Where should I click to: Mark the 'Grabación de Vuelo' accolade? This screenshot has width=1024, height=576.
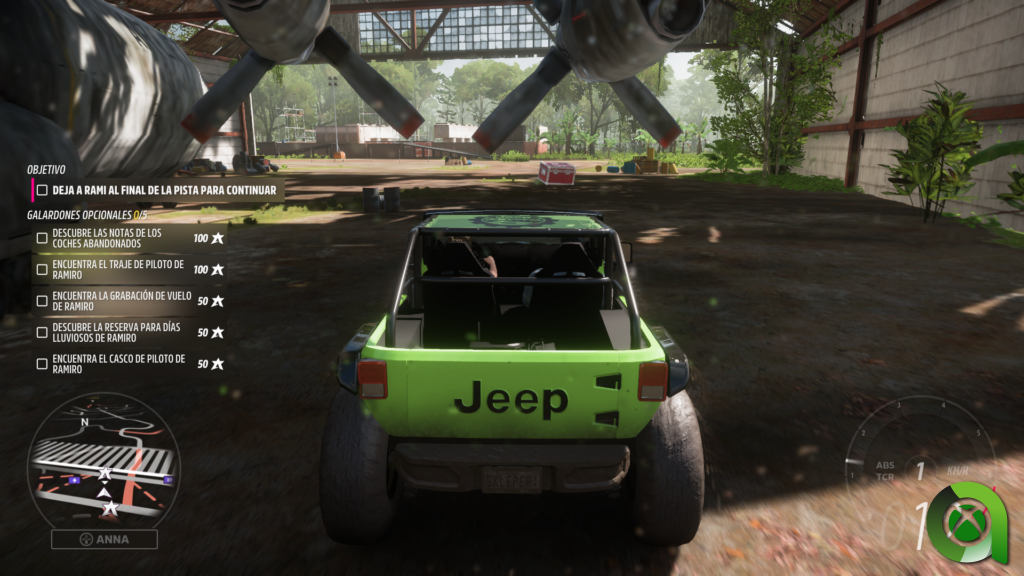coord(42,300)
